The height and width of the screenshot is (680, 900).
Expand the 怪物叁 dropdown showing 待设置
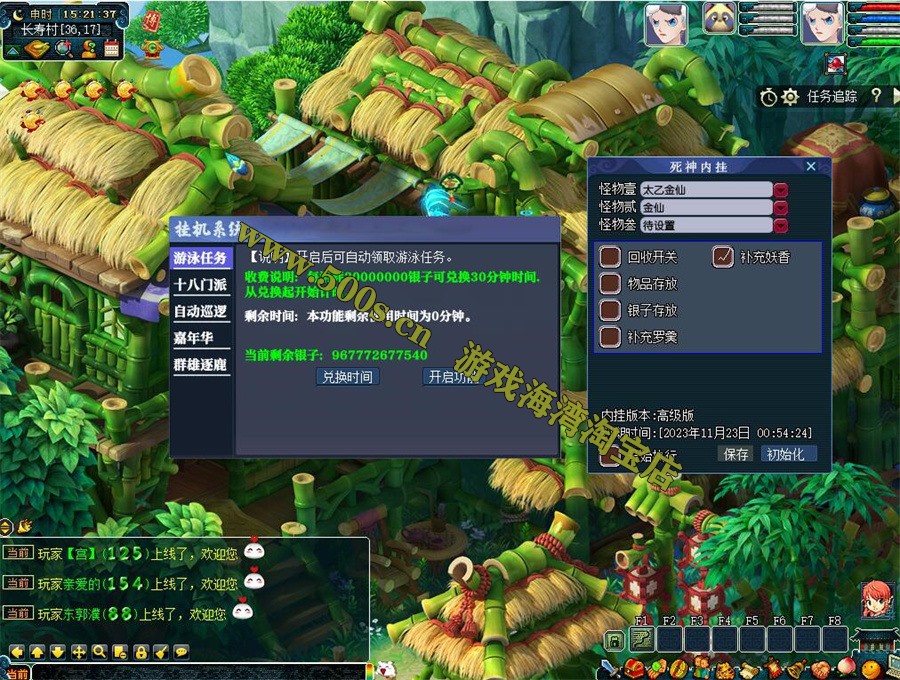click(x=781, y=225)
